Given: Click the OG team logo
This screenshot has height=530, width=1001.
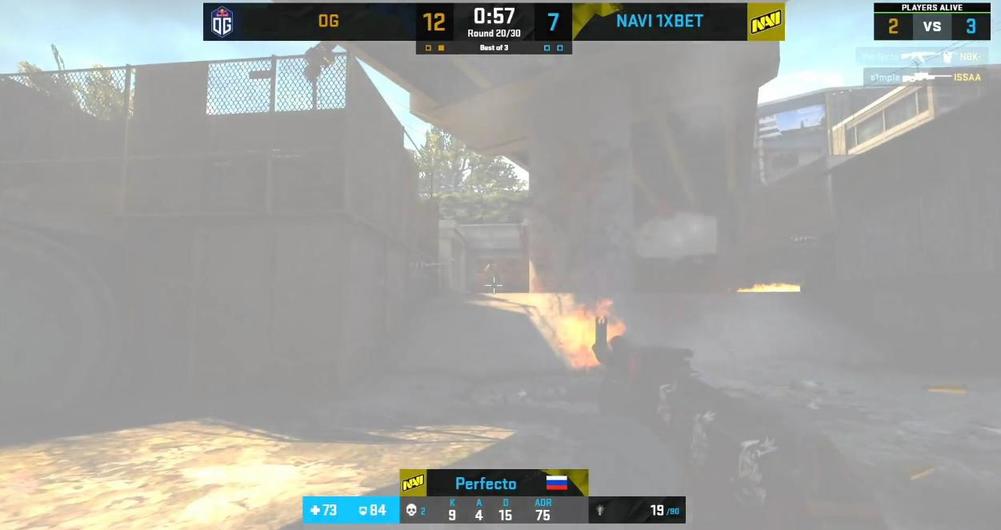Looking at the screenshot, I should (222, 21).
